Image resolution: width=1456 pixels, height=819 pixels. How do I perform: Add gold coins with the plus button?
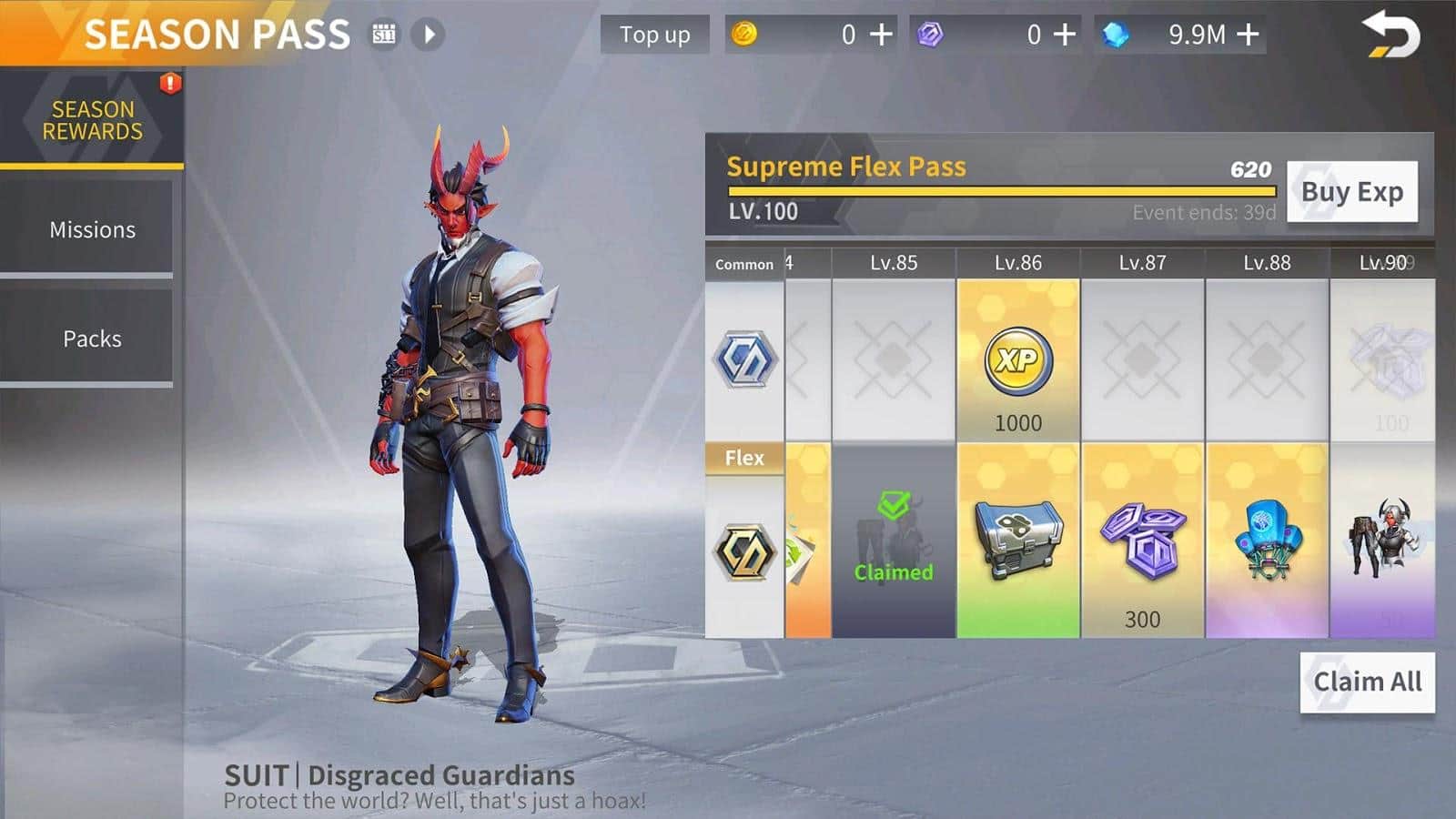coord(881,35)
